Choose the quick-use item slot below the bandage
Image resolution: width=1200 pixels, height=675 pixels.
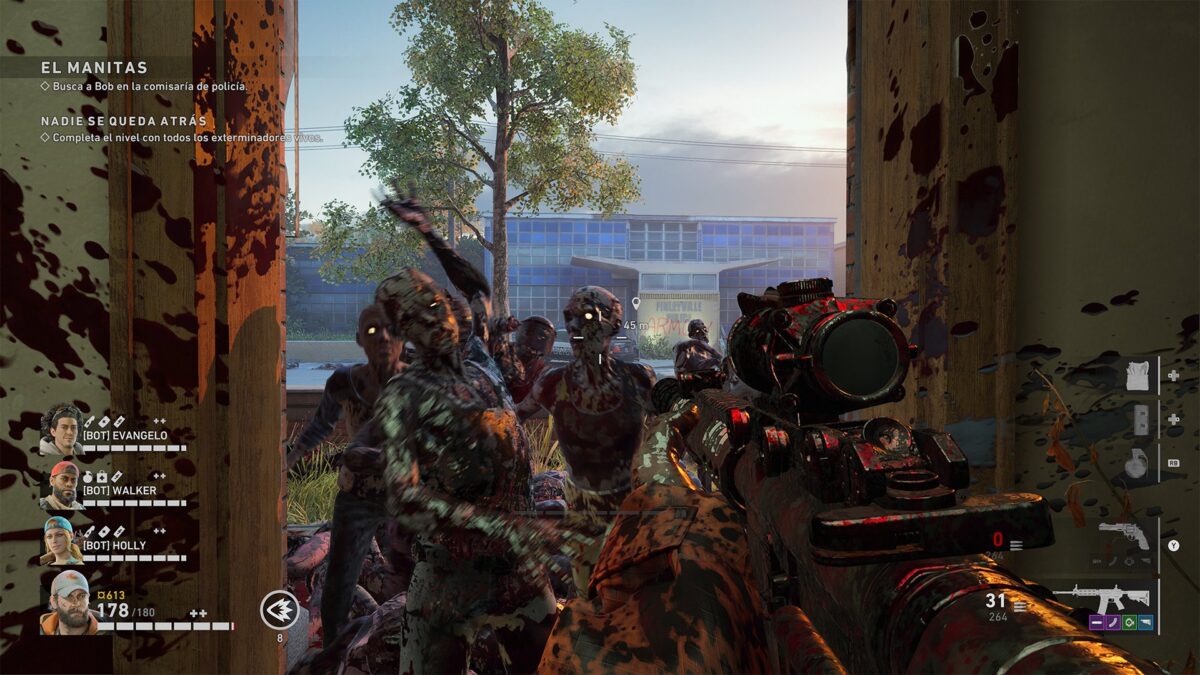[1141, 420]
